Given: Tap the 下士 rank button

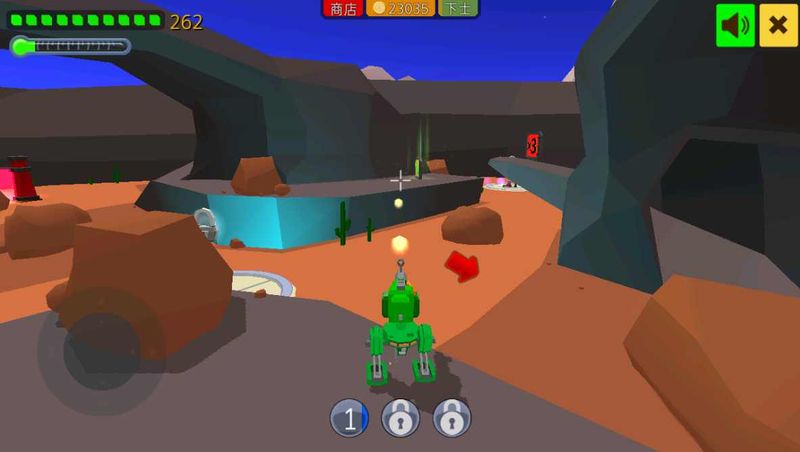Looking at the screenshot, I should pos(458,9).
